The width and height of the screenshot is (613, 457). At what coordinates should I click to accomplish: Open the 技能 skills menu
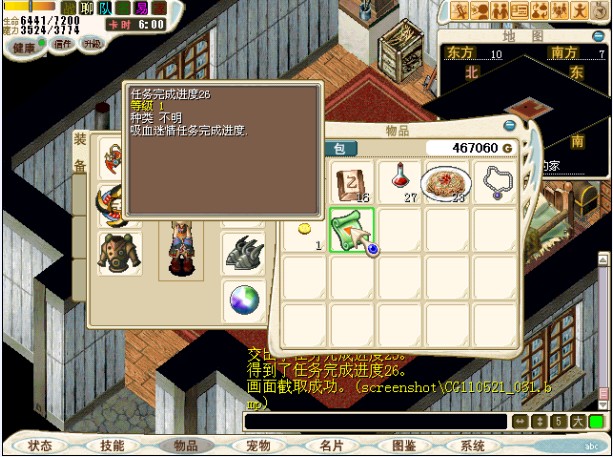[113, 445]
